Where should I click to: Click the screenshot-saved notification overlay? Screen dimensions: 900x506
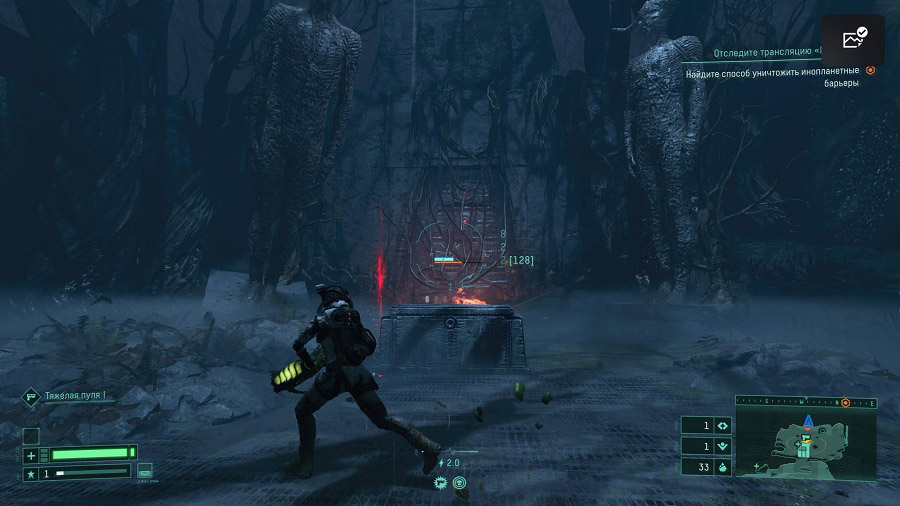coord(853,40)
